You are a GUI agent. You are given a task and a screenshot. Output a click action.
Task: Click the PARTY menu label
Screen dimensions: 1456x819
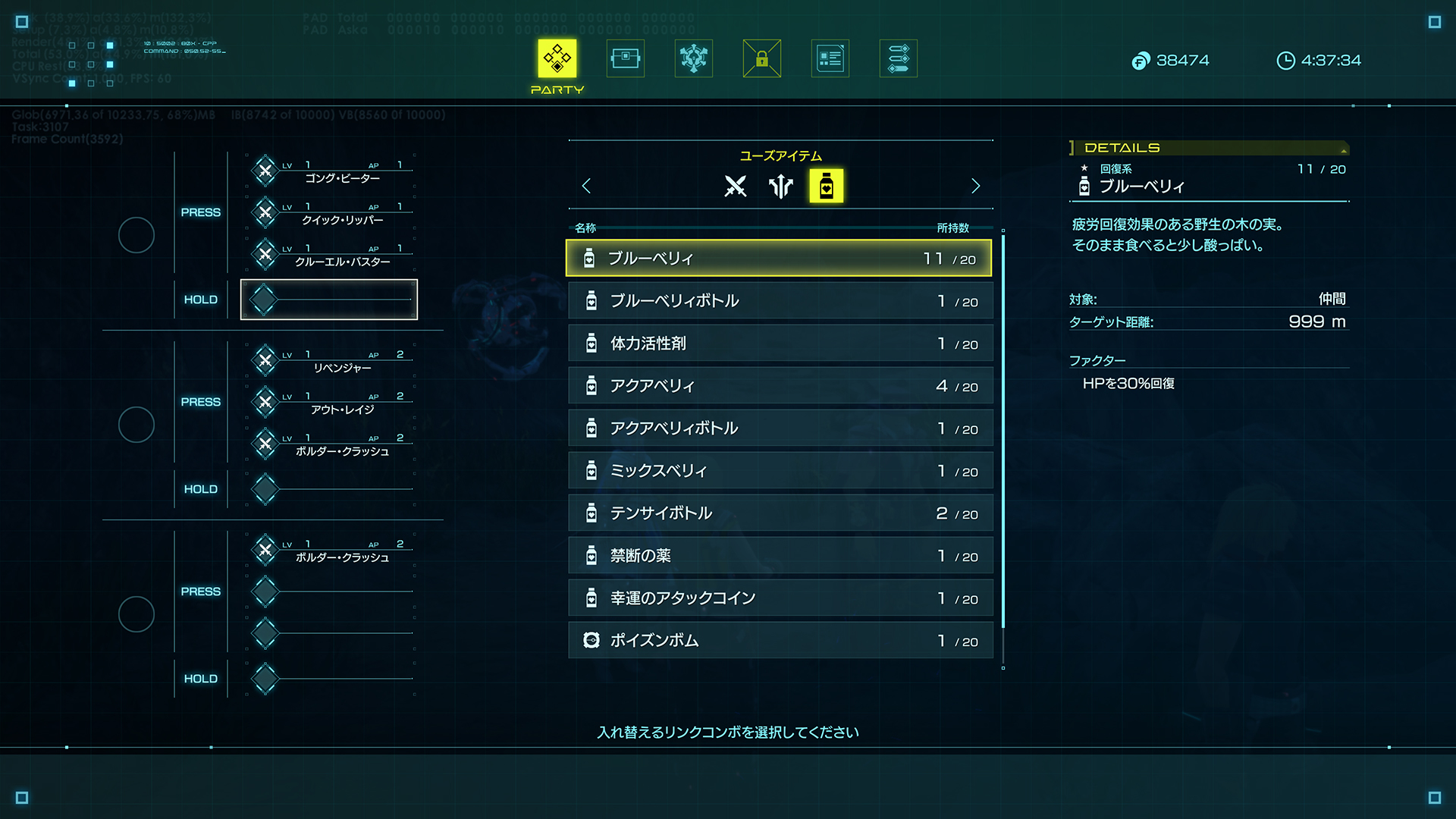click(557, 89)
